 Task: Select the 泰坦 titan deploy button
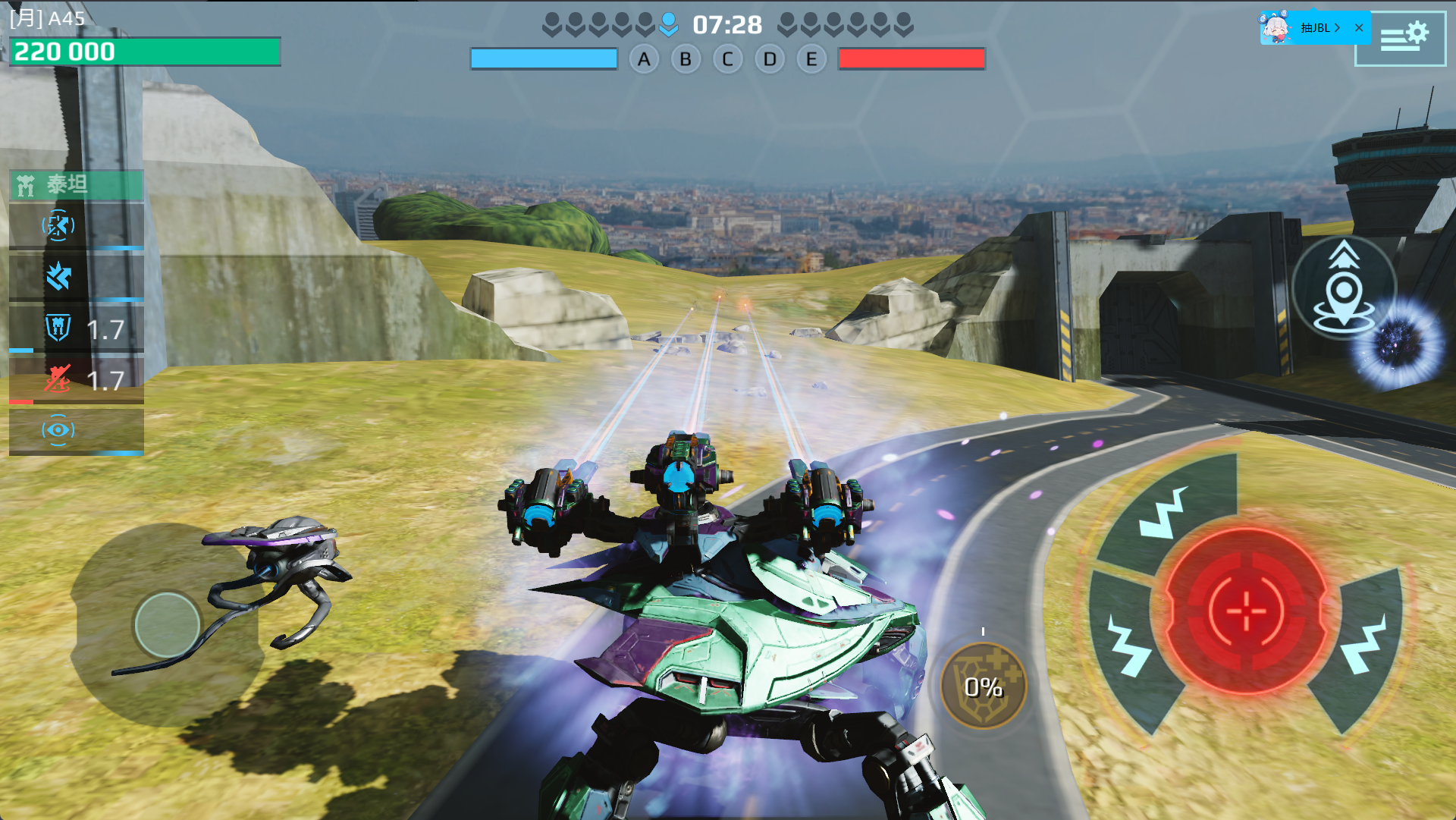(76, 185)
